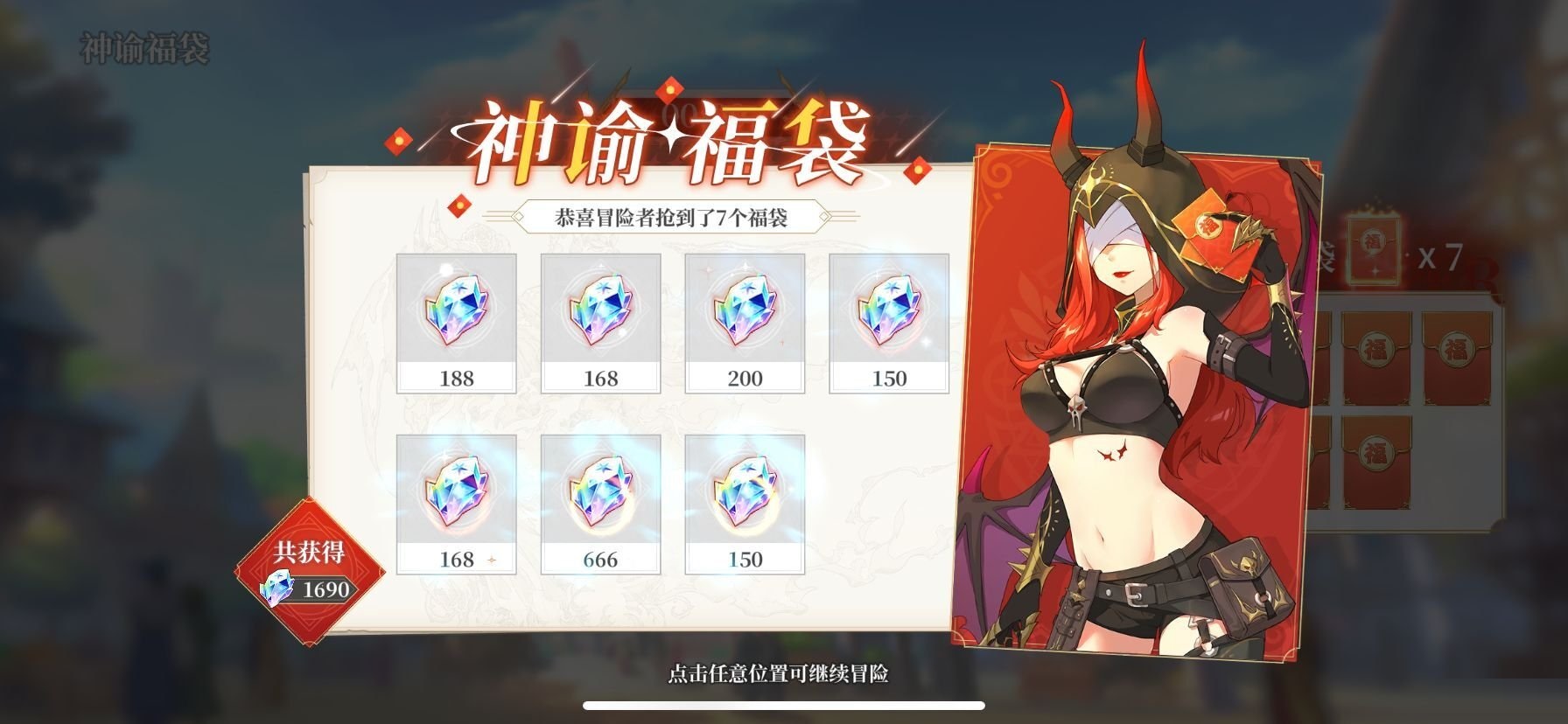Click the 神谕福袋 label in the top-left corner
Image resolution: width=1568 pixels, height=724 pixels.
pyautogui.click(x=142, y=45)
